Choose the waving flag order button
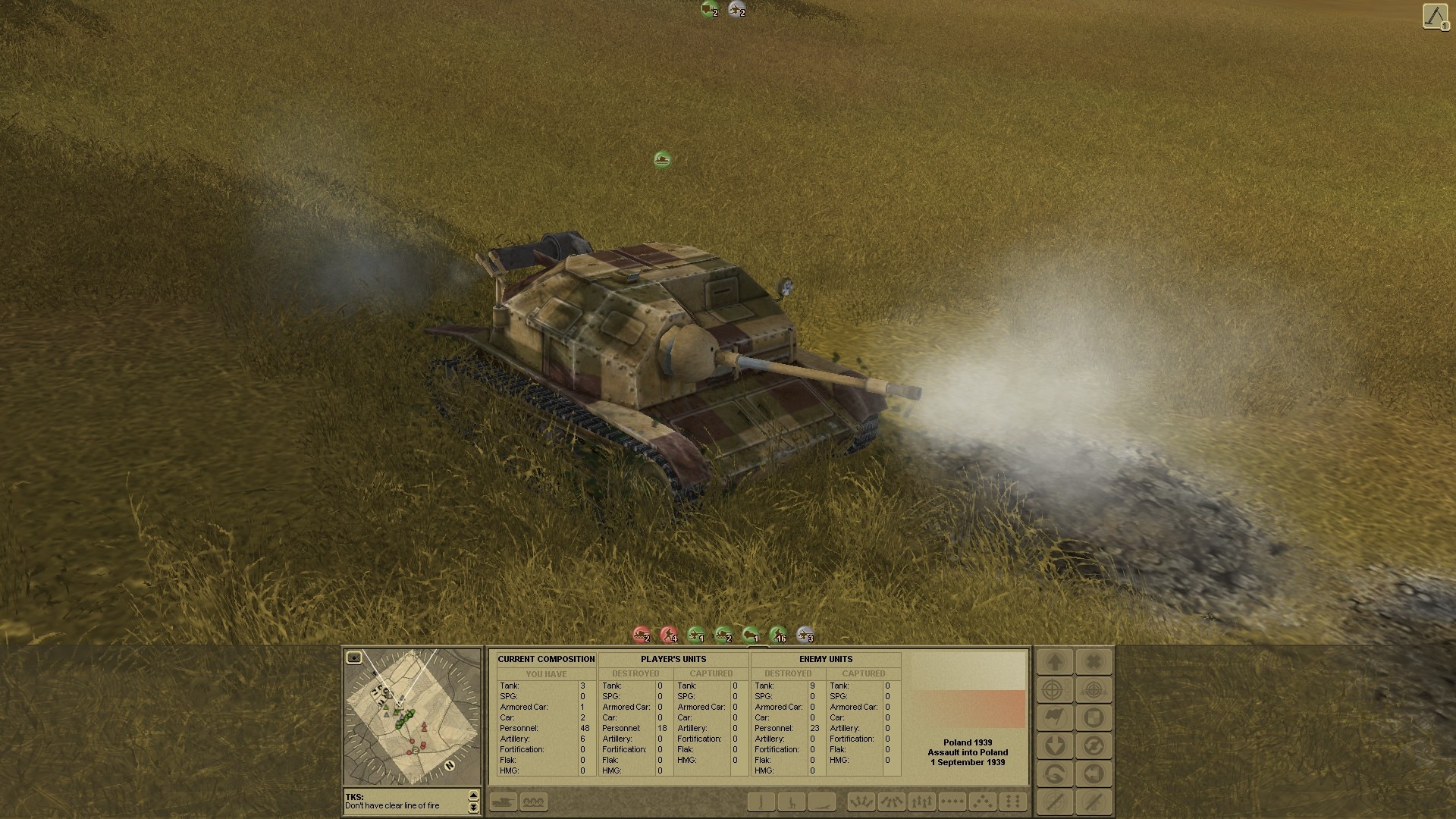 pyautogui.click(x=1055, y=718)
